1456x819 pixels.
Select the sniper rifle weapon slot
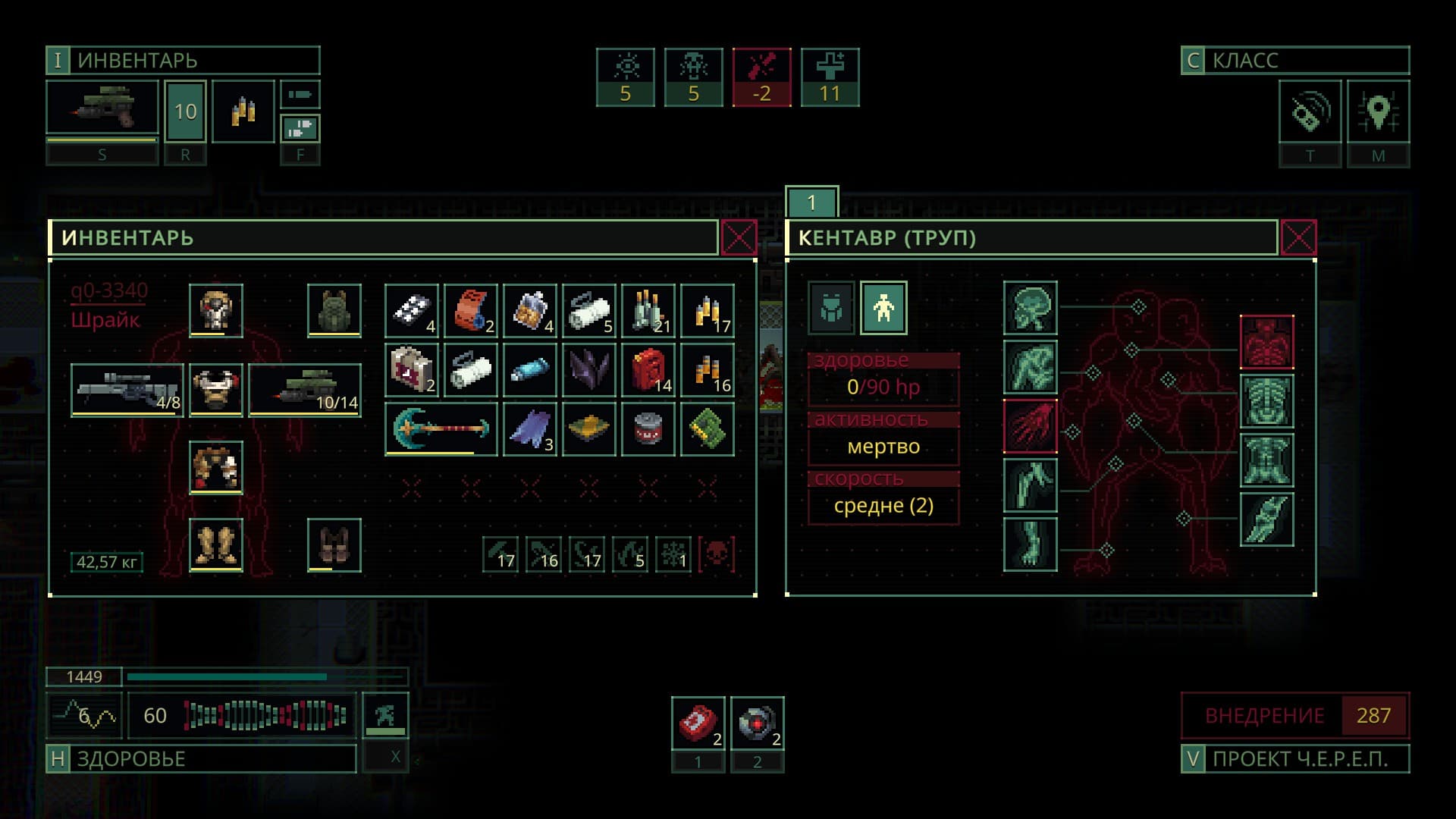point(127,391)
